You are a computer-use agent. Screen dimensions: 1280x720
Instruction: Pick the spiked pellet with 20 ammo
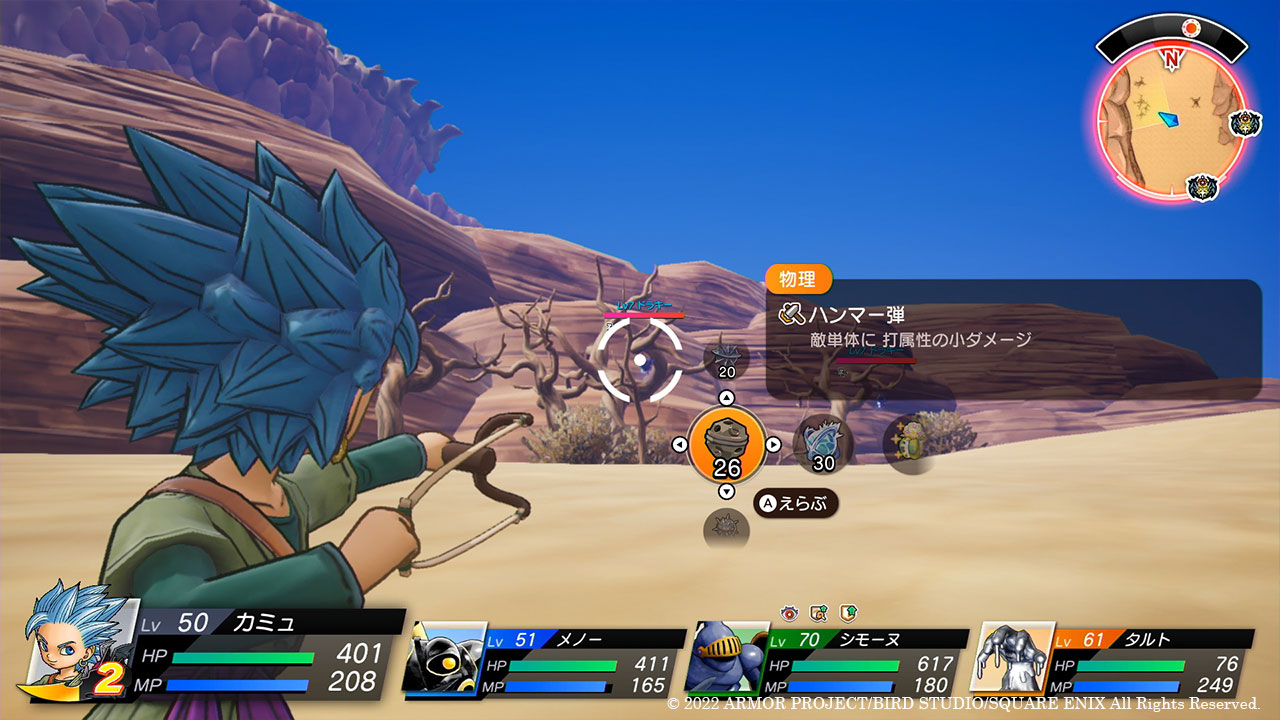727,359
